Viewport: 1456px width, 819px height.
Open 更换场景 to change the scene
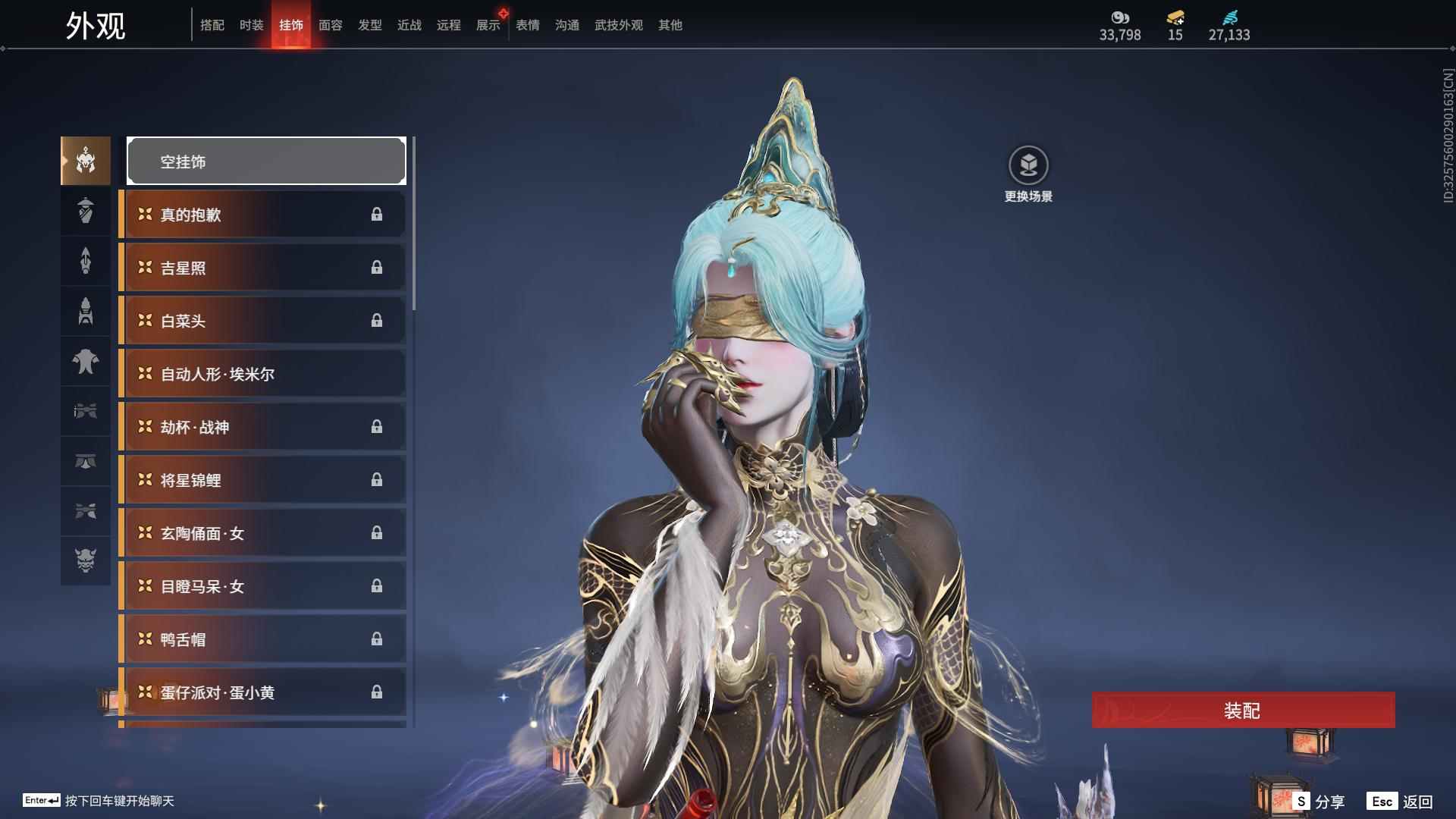coord(1028,174)
